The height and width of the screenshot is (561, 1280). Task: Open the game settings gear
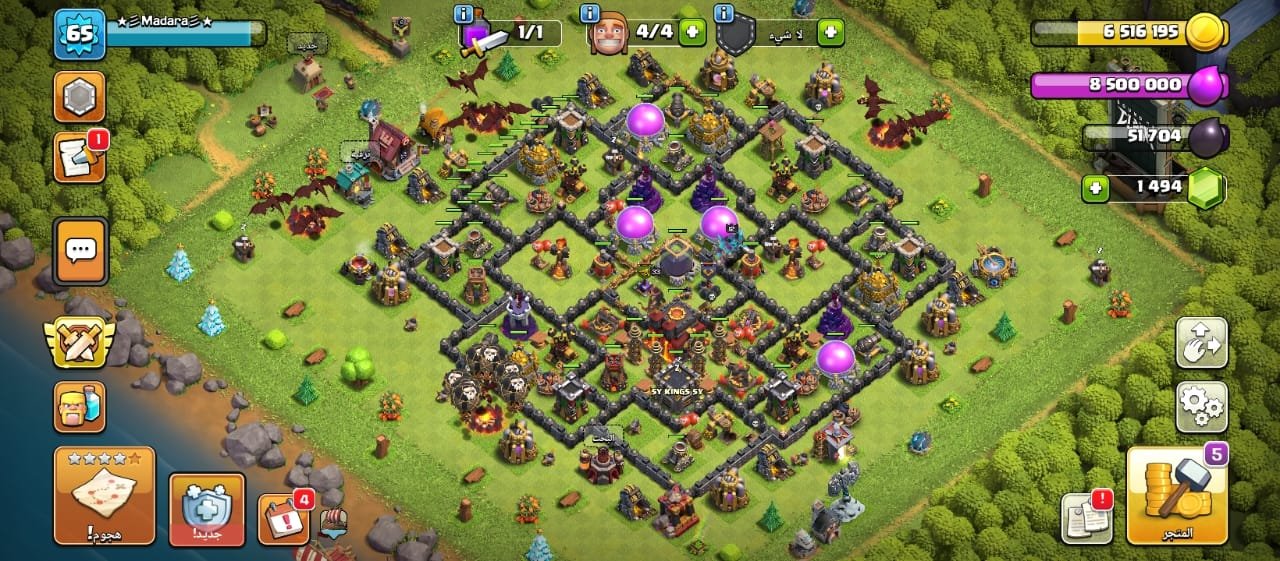coord(1201,406)
